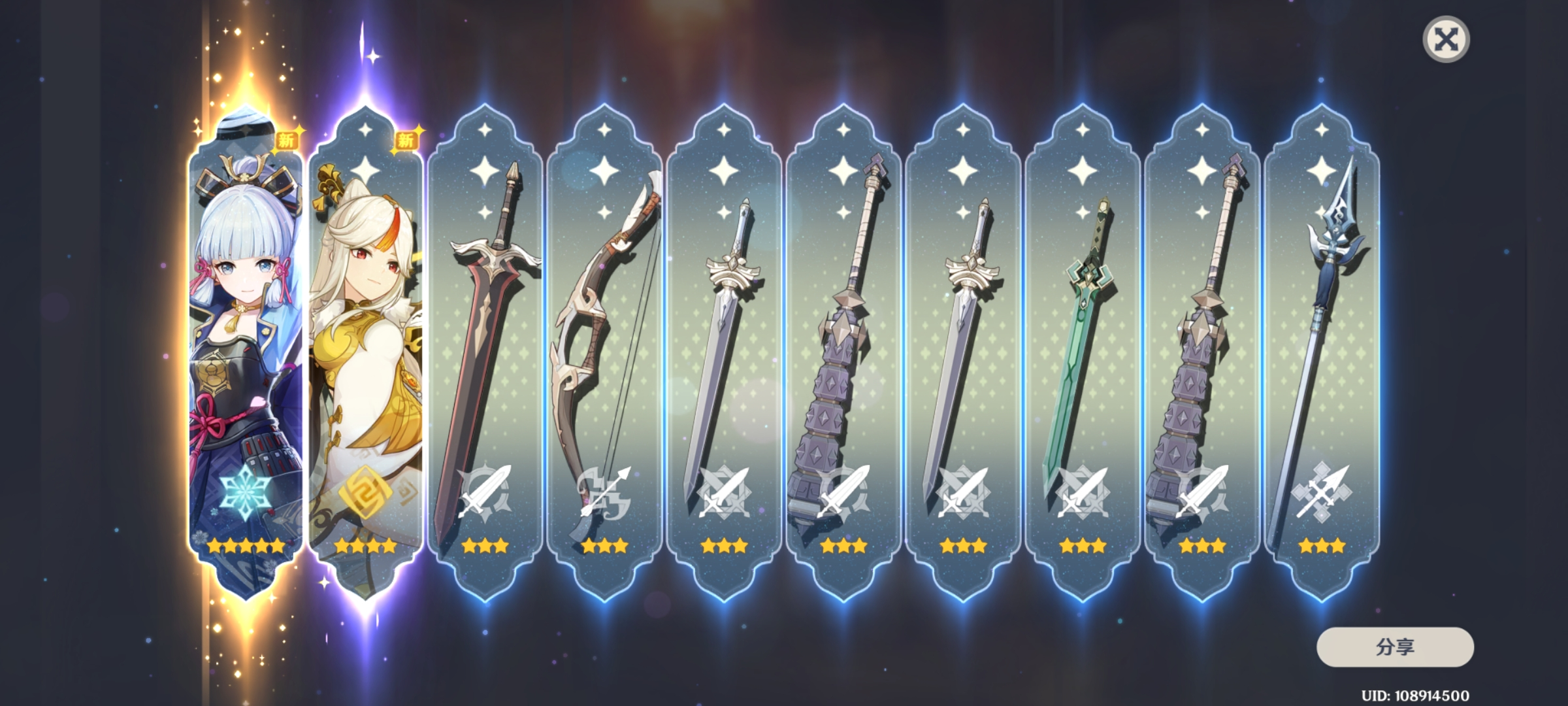
Task: Pick the dark red greatsword card
Action: pos(485,353)
